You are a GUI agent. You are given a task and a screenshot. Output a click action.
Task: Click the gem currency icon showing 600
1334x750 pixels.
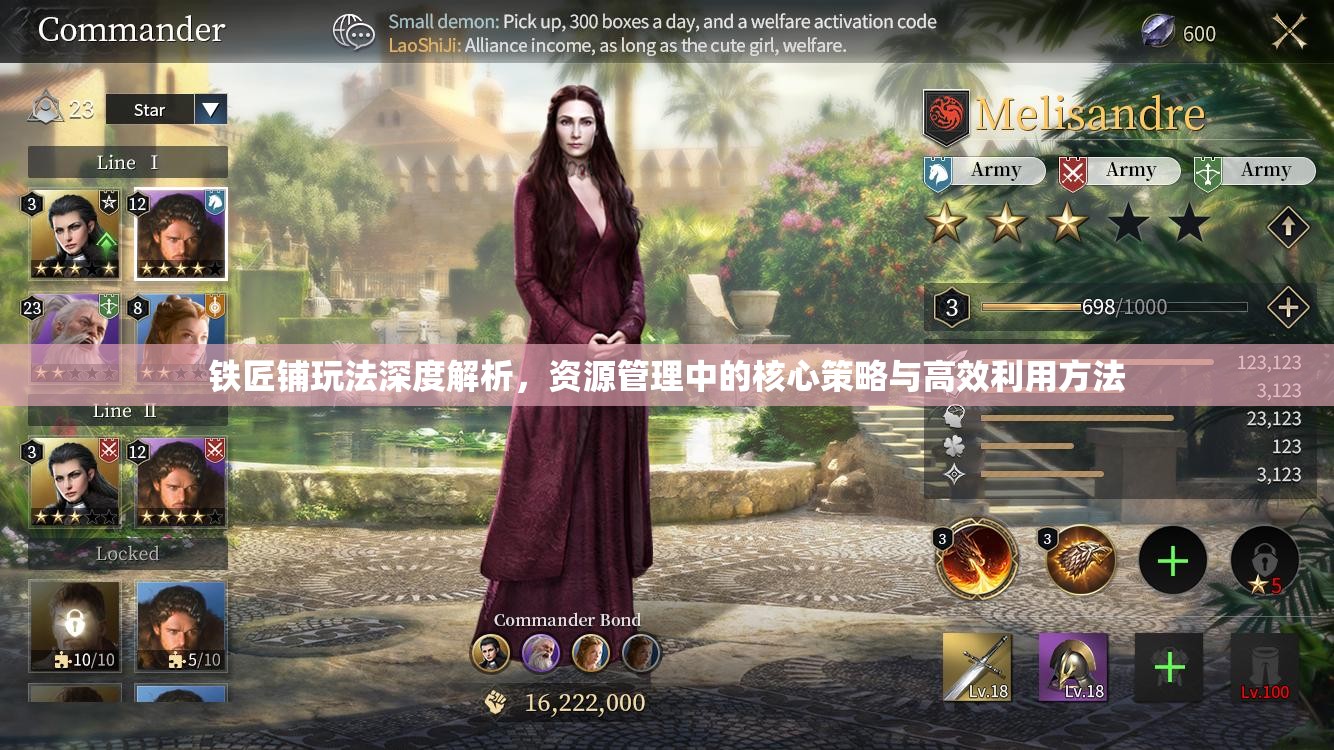[1158, 31]
